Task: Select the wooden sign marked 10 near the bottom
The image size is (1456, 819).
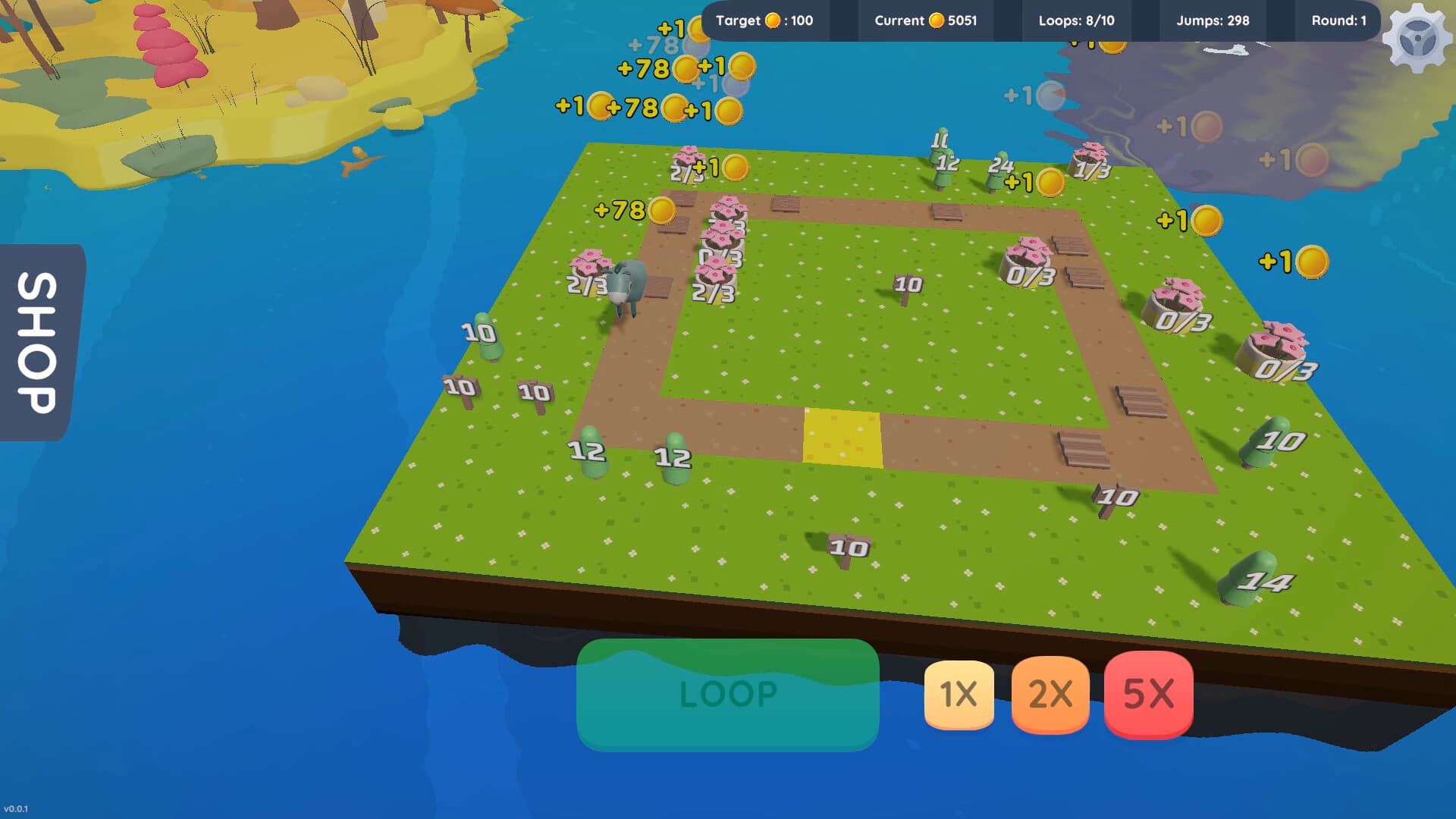Action: [849, 548]
